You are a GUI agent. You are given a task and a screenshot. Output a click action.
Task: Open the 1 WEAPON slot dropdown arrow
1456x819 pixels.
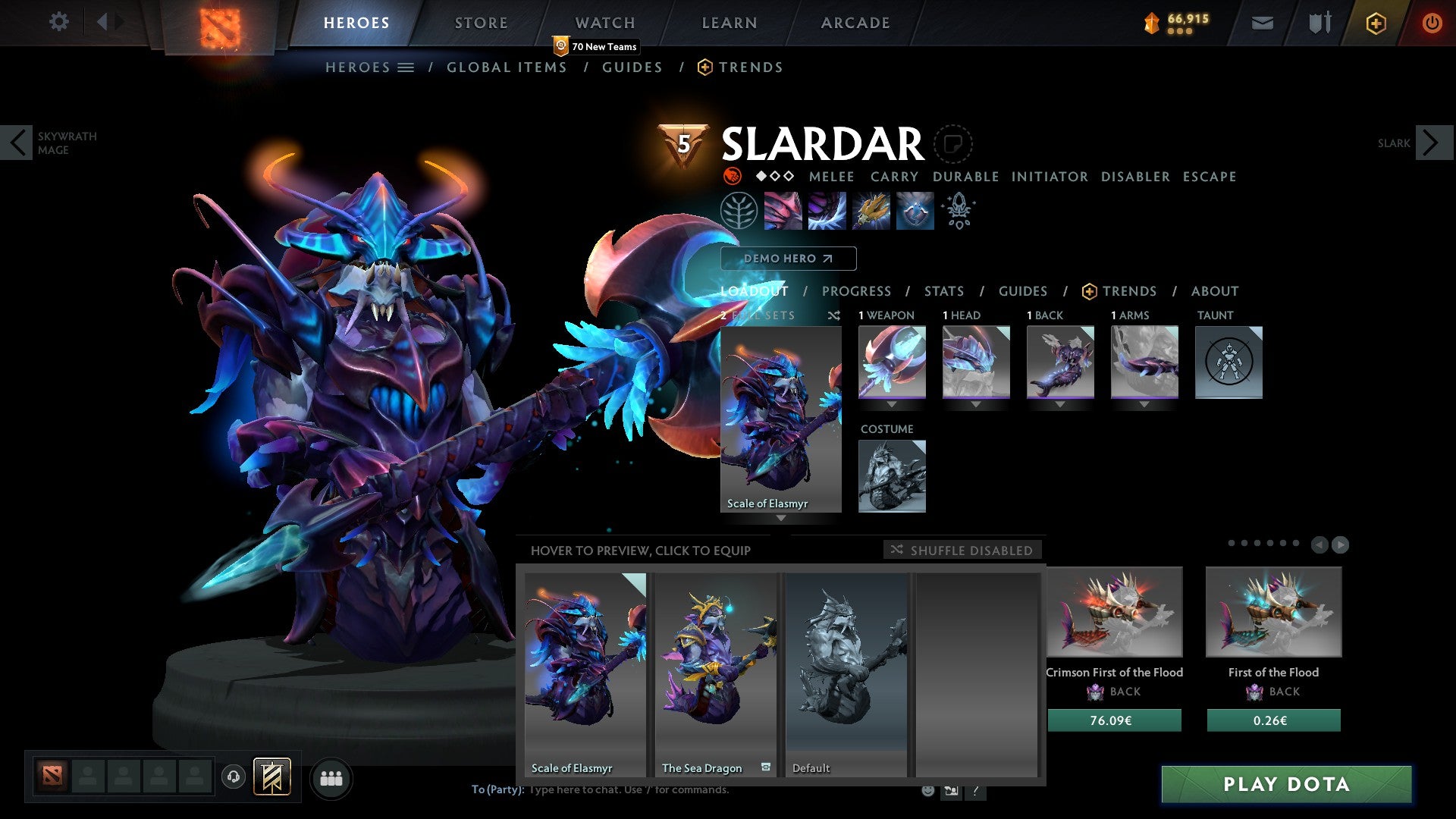(x=891, y=404)
